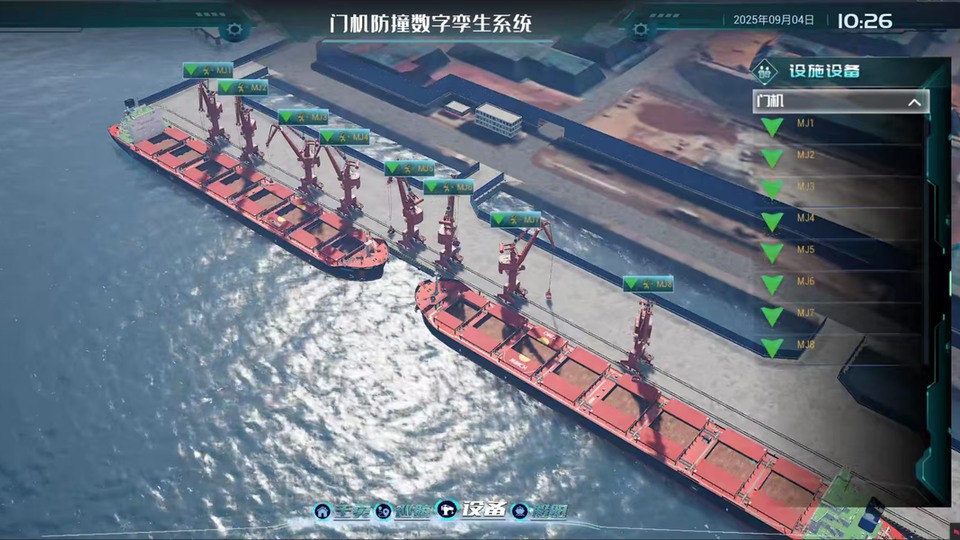Open the gear icon beside the date
Image resolution: width=960 pixels, height=540 pixels.
coord(641,28)
